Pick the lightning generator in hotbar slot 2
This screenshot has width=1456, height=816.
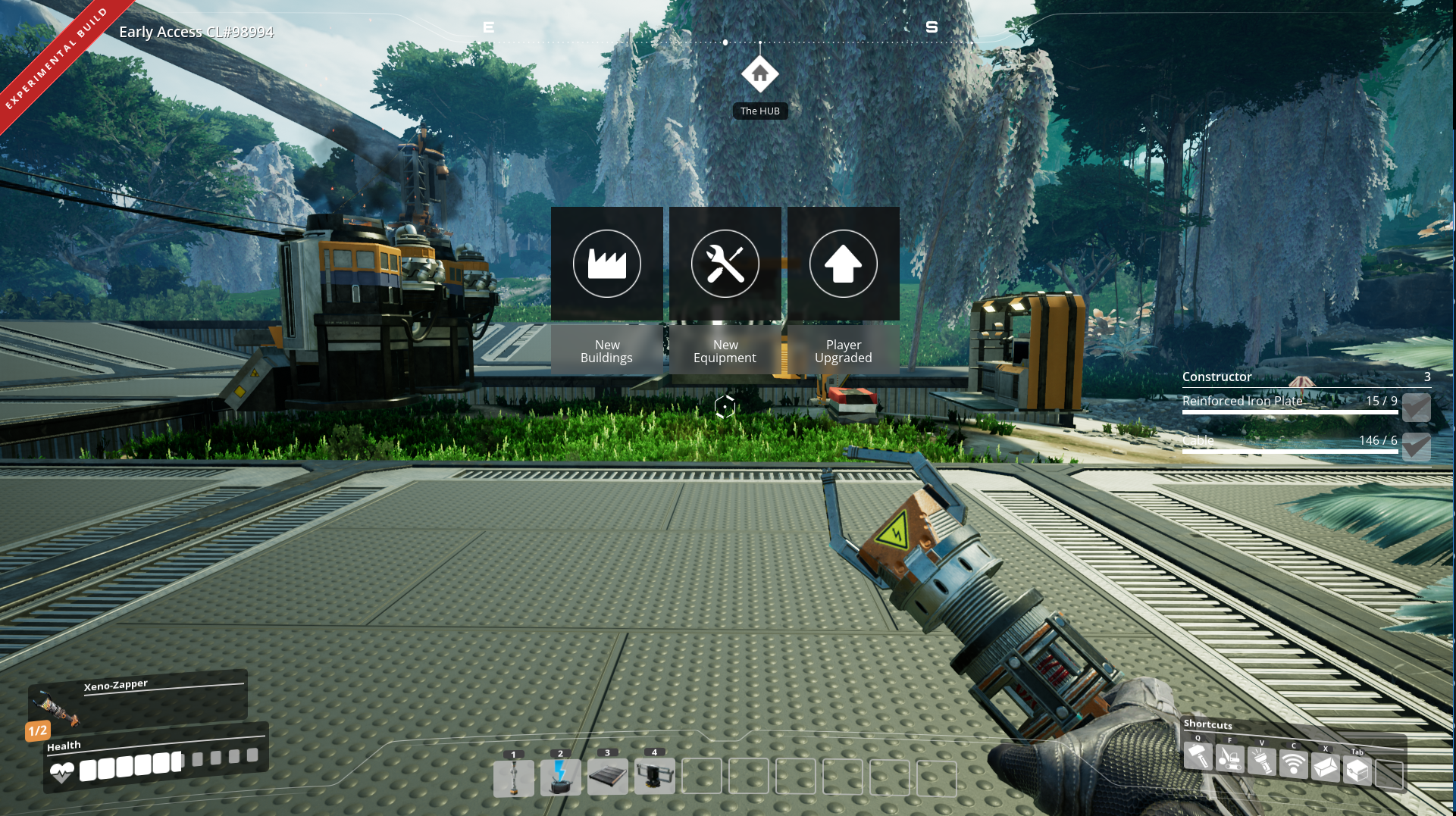pos(561,777)
